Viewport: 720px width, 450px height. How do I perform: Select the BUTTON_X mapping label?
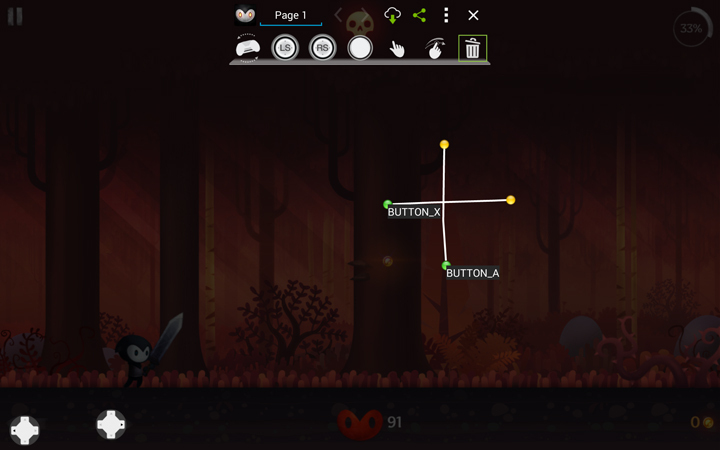point(414,212)
